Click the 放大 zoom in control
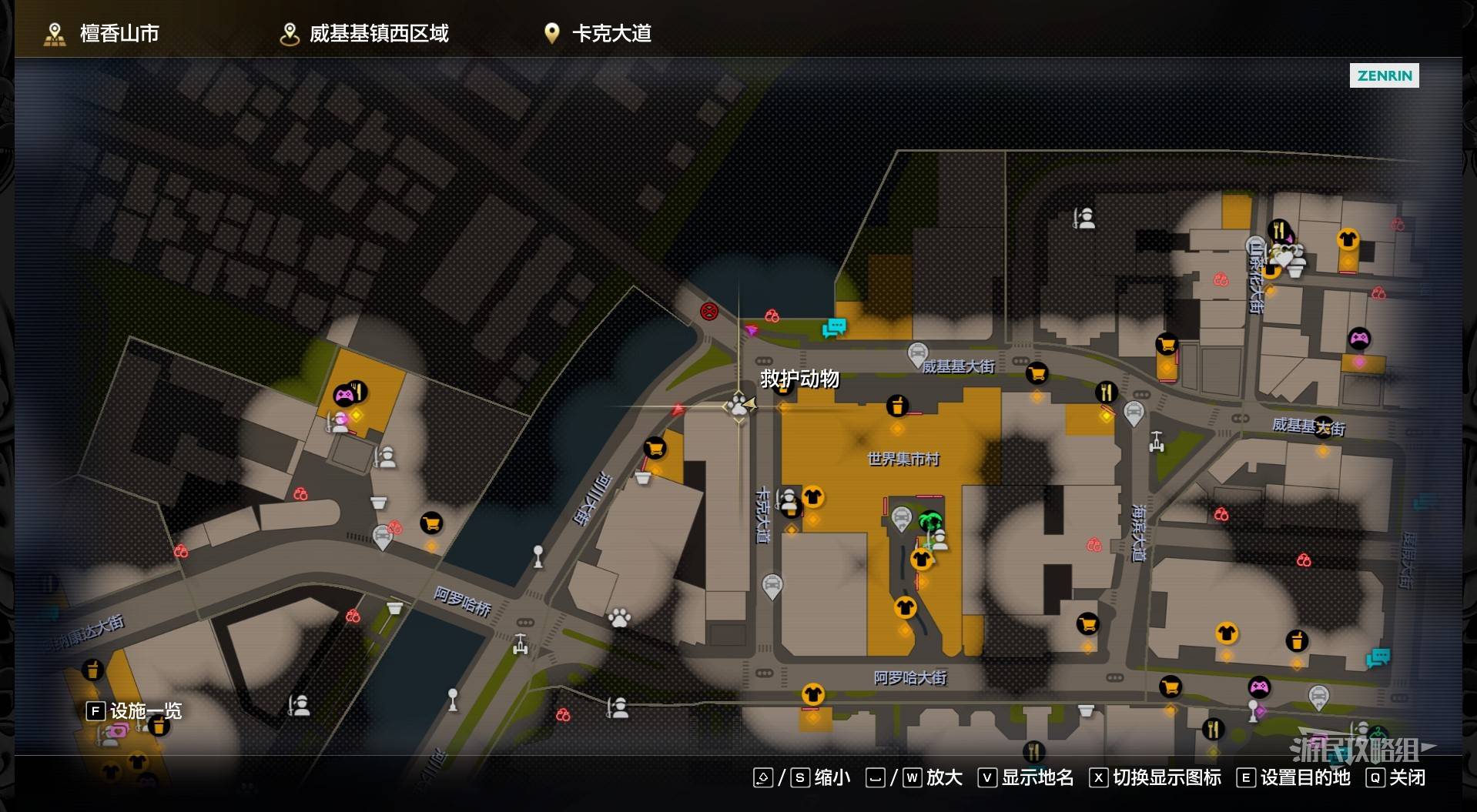Viewport: 1477px width, 812px height. (945, 778)
